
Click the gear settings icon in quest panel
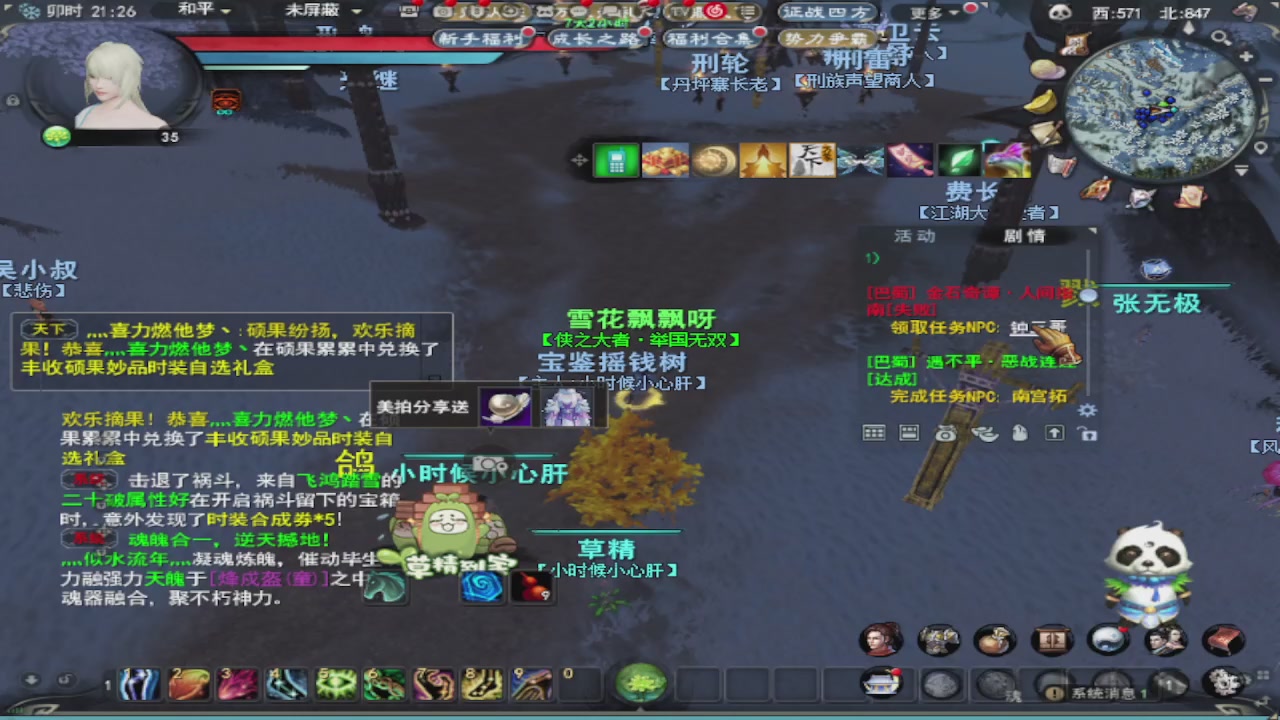[1087, 410]
